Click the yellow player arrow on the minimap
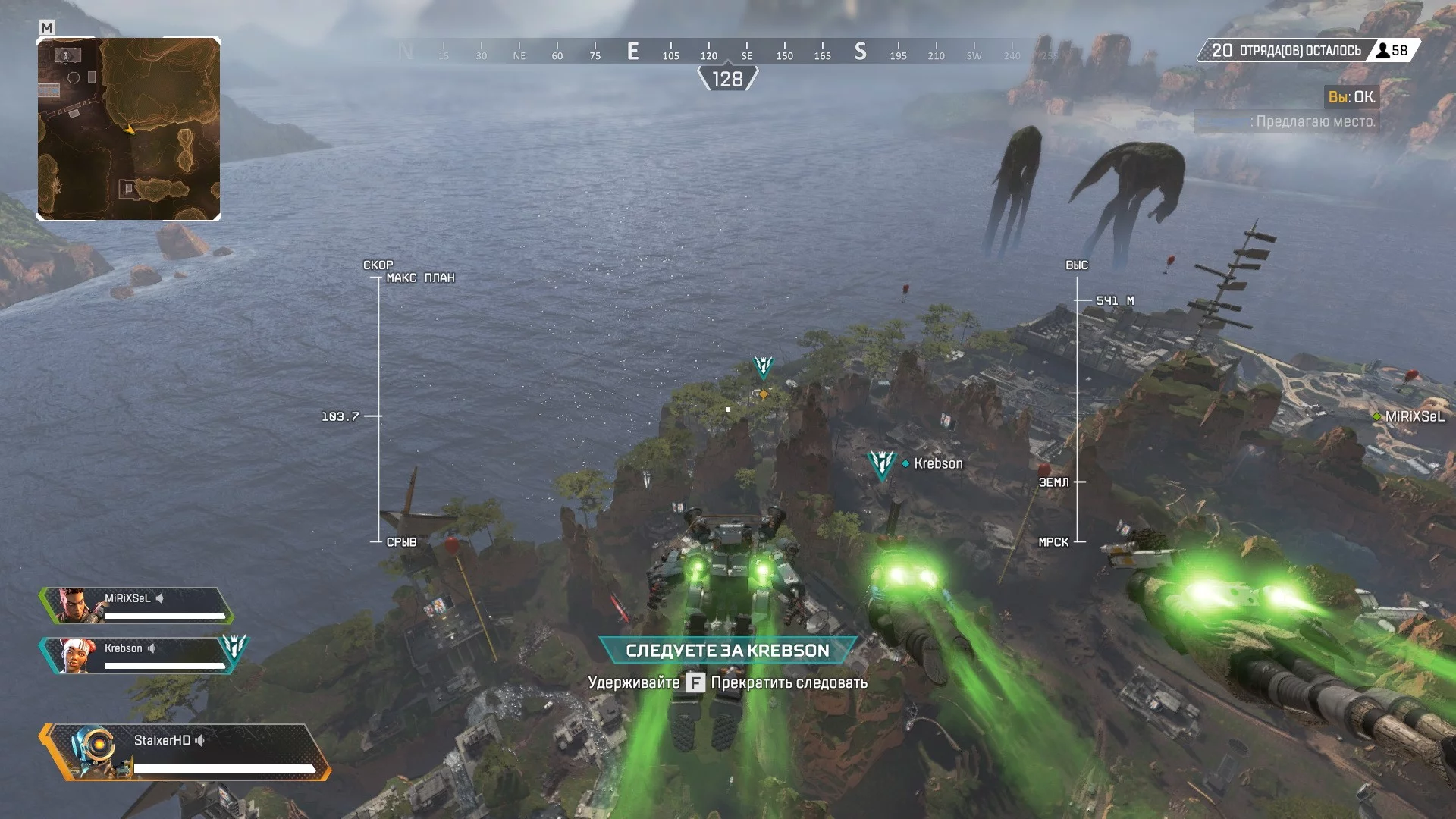1456x819 pixels. pos(130,130)
